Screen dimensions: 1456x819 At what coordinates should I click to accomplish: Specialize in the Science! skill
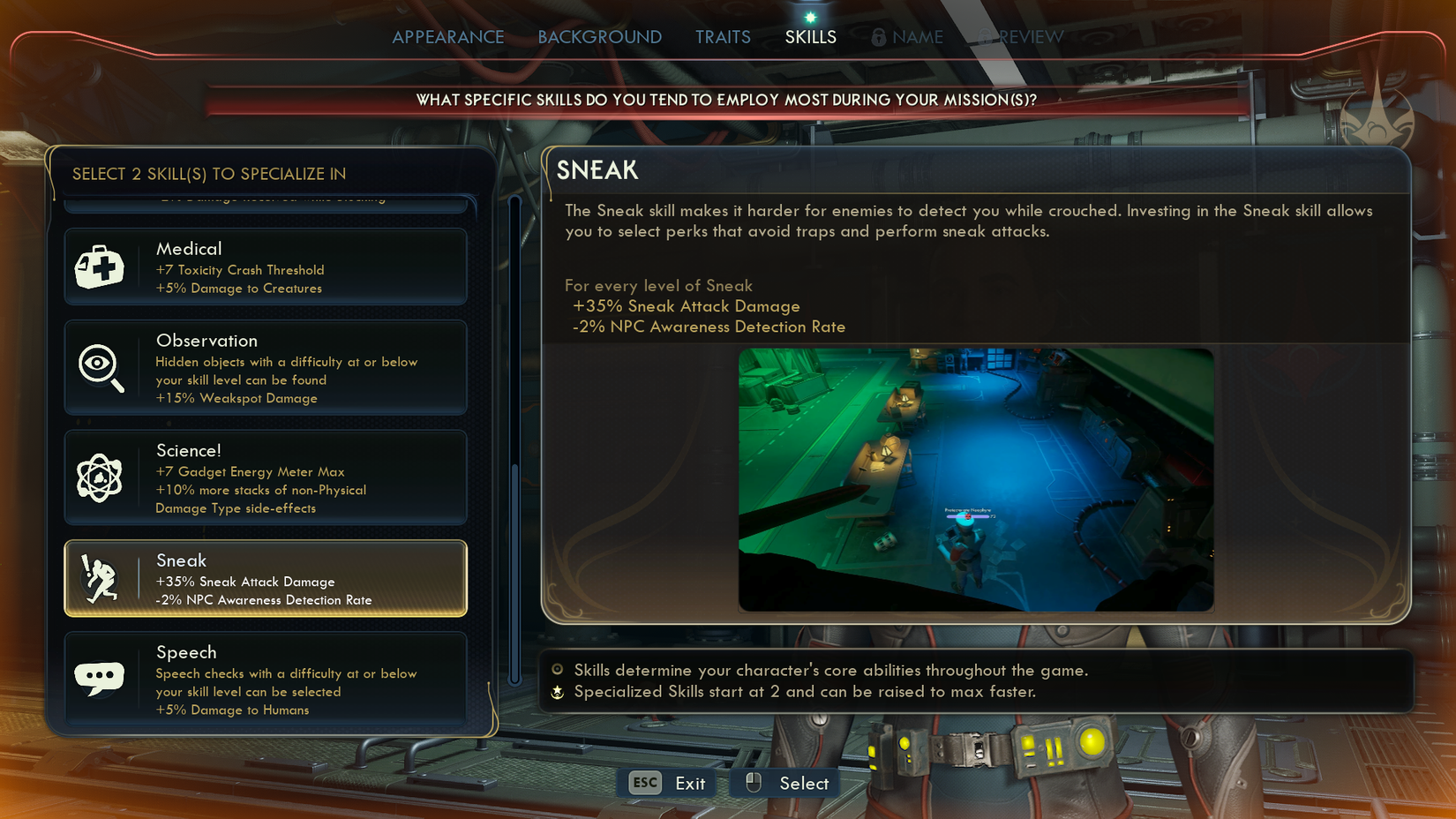[x=266, y=477]
